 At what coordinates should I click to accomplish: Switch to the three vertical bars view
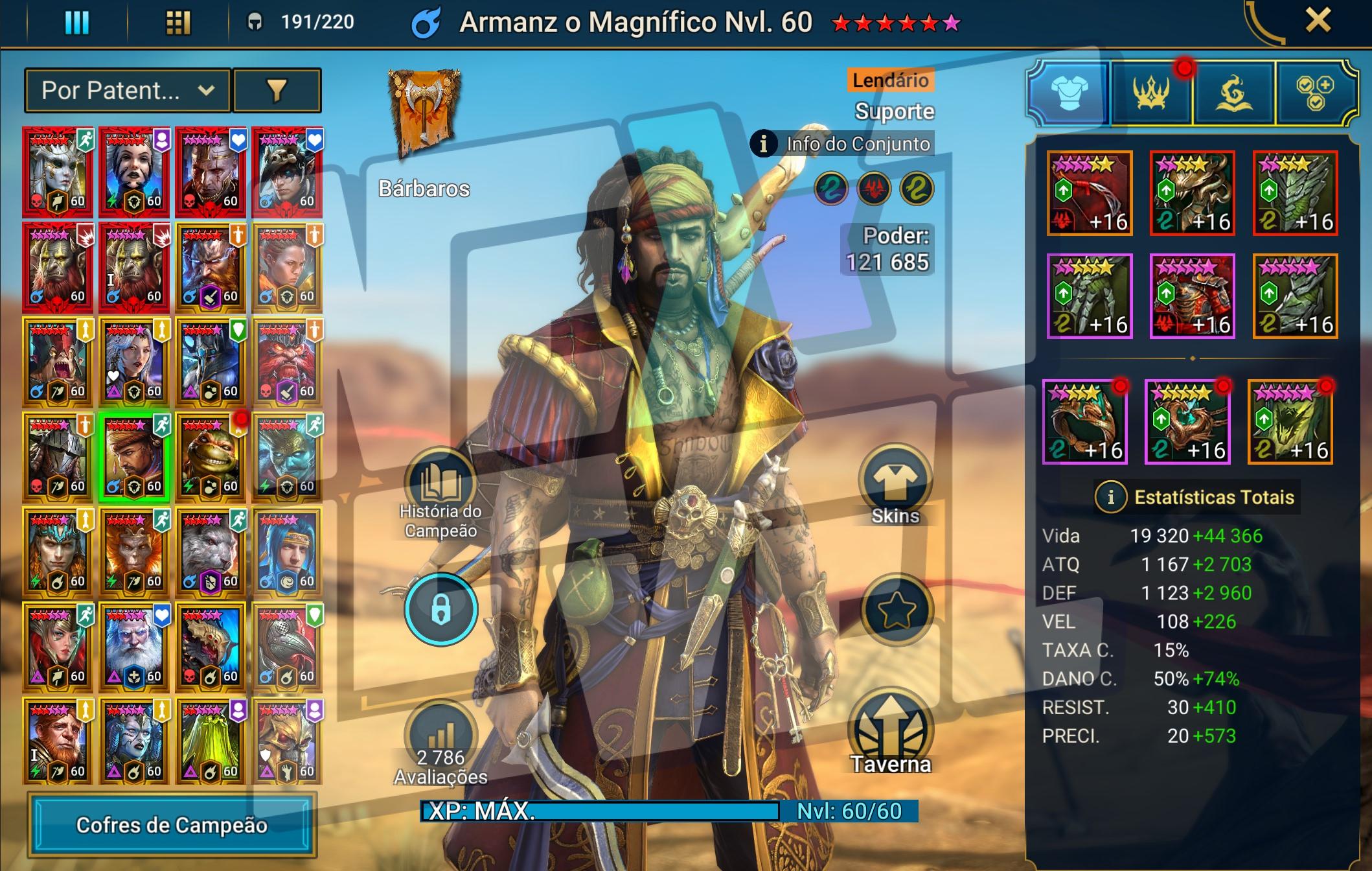(76, 23)
